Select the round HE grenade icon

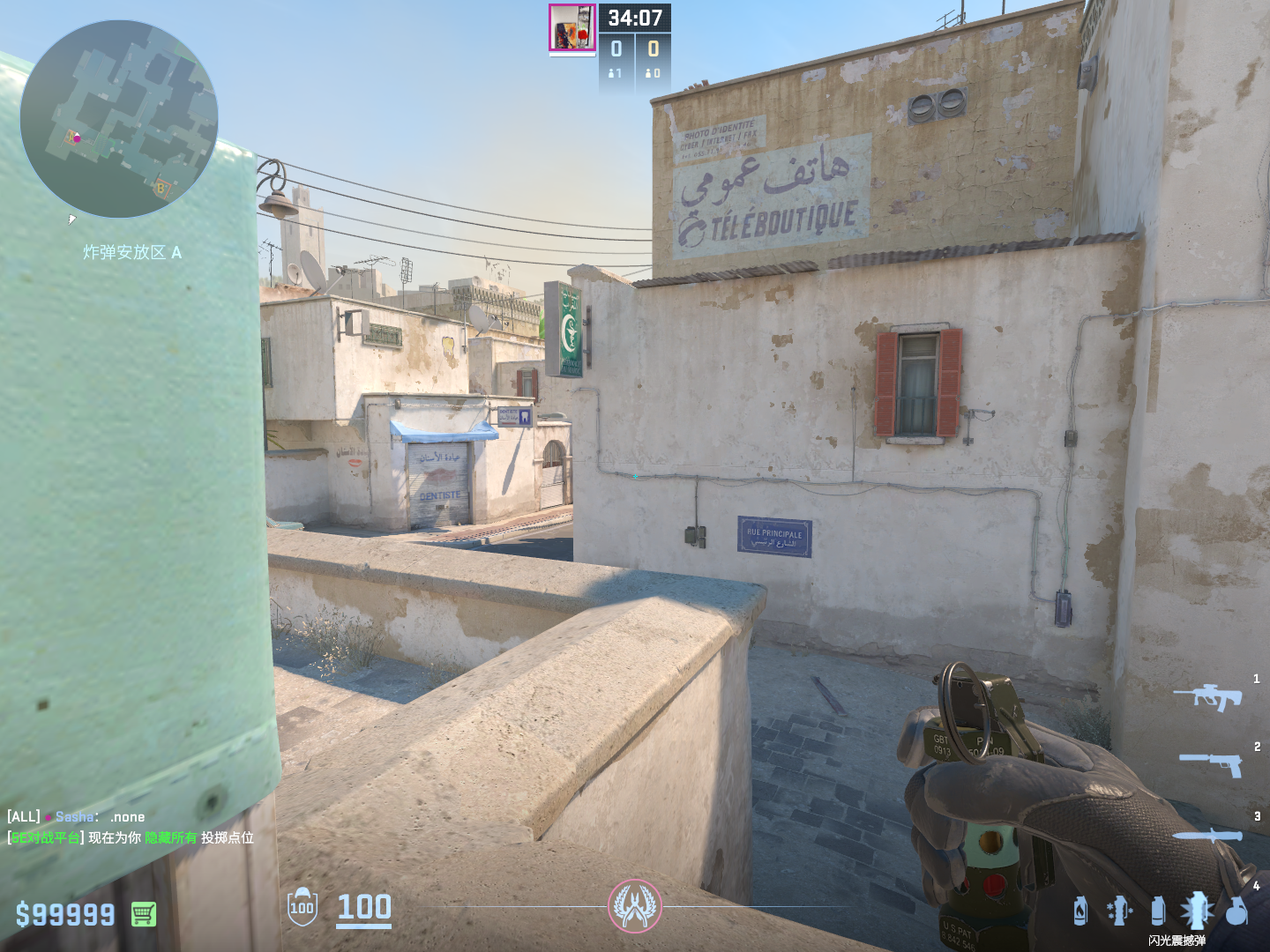[x=1236, y=911]
